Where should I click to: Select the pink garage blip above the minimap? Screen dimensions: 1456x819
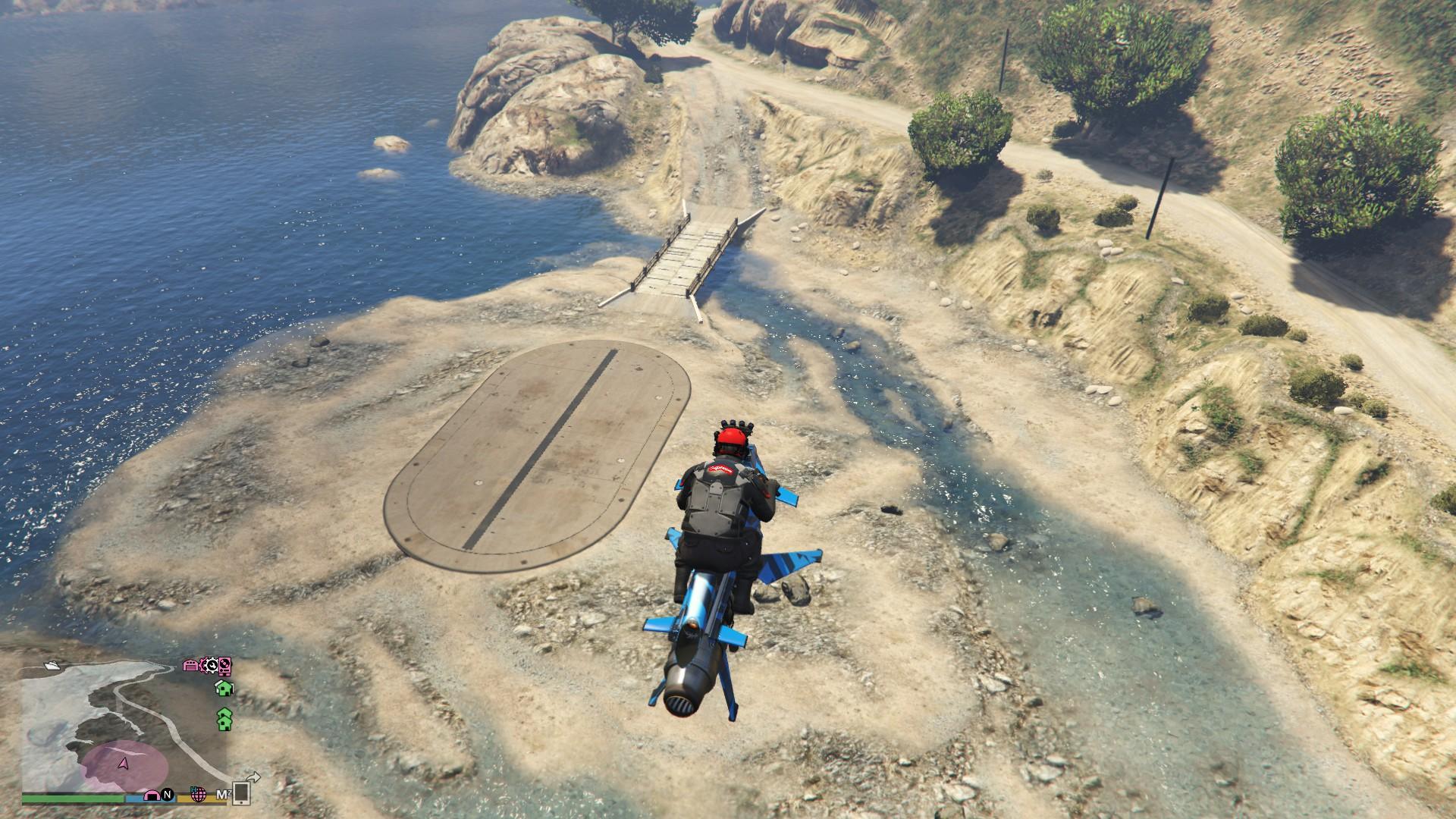pyautogui.click(x=190, y=666)
